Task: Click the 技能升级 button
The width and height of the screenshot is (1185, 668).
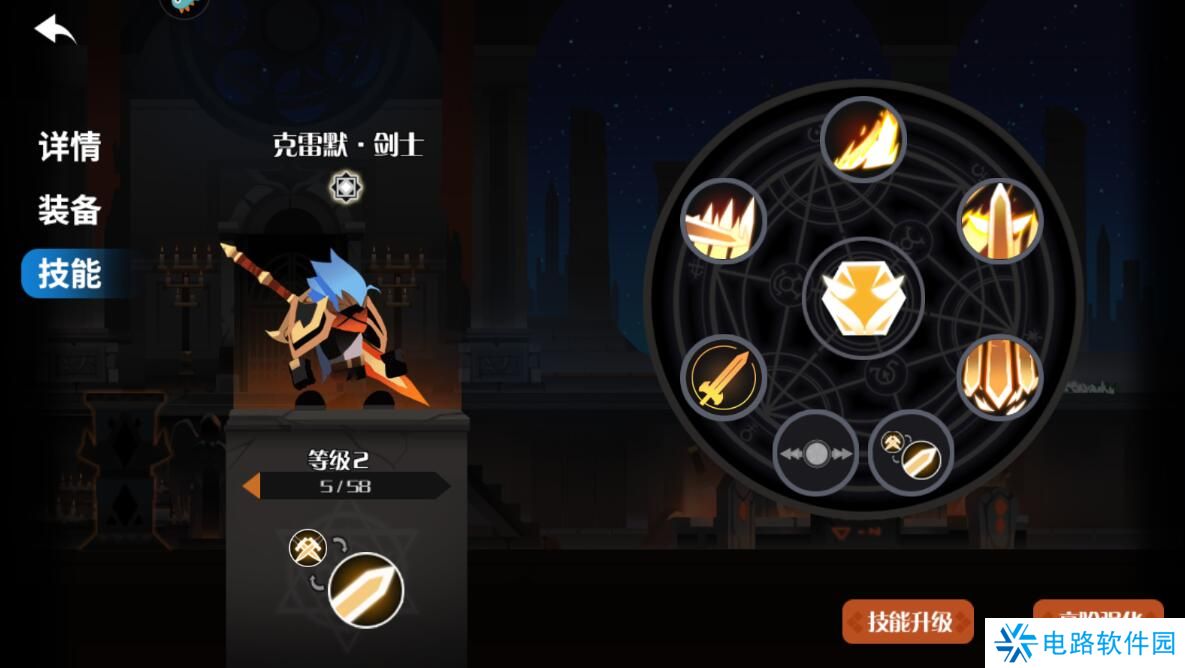Action: (x=908, y=621)
